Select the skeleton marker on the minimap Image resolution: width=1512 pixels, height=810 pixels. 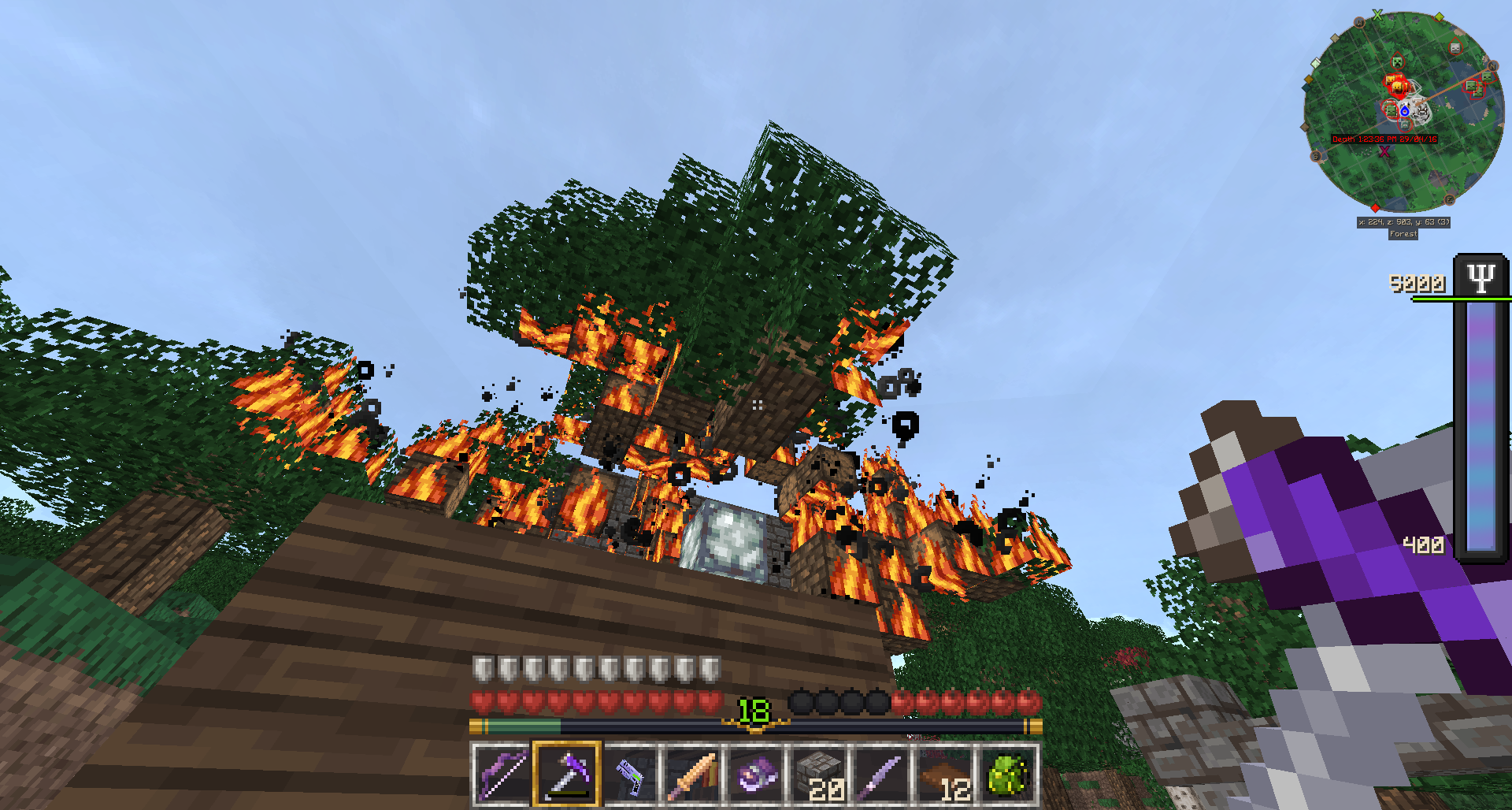(x=1455, y=48)
